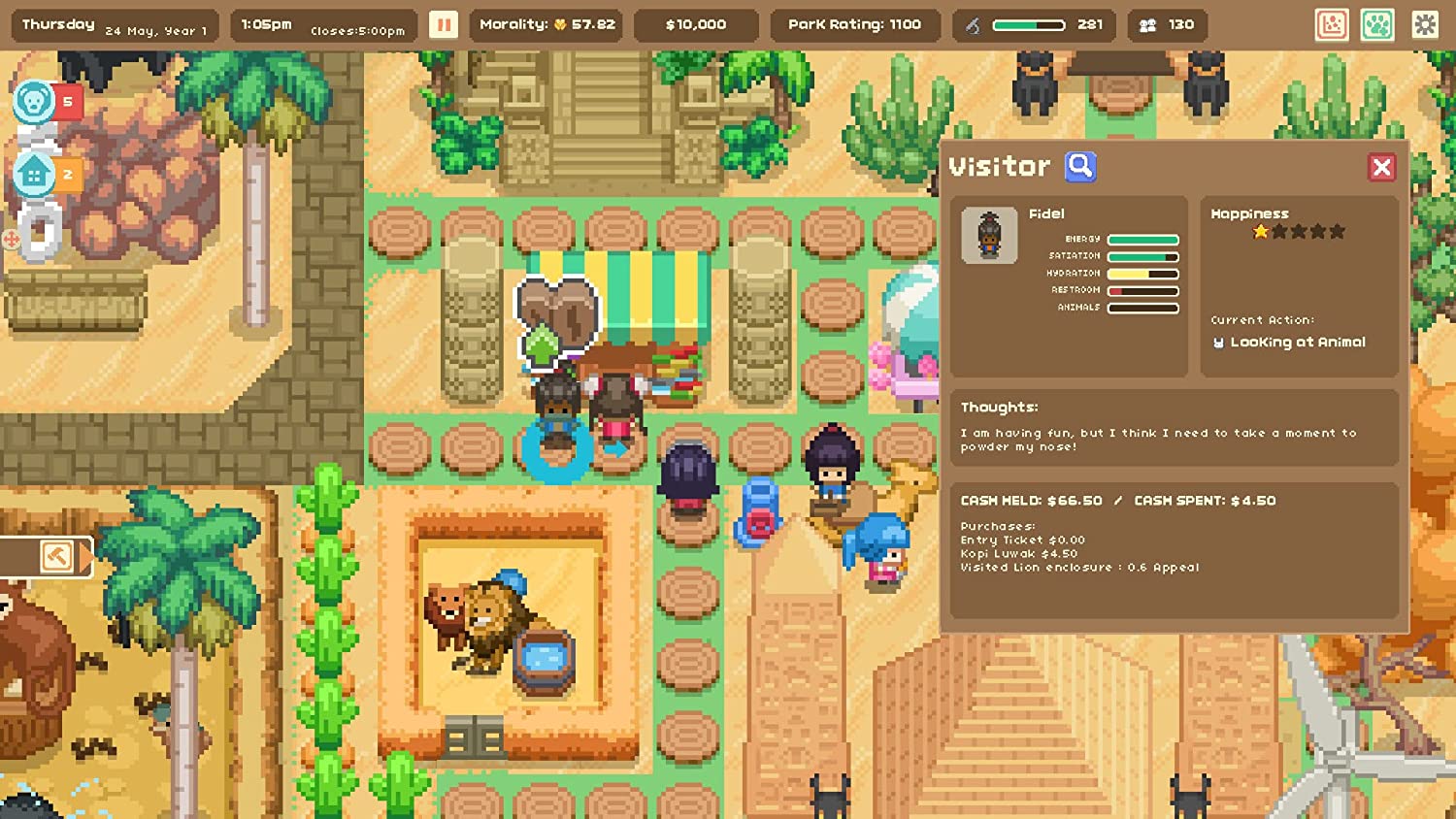Close the Visitor info panel

[1382, 166]
